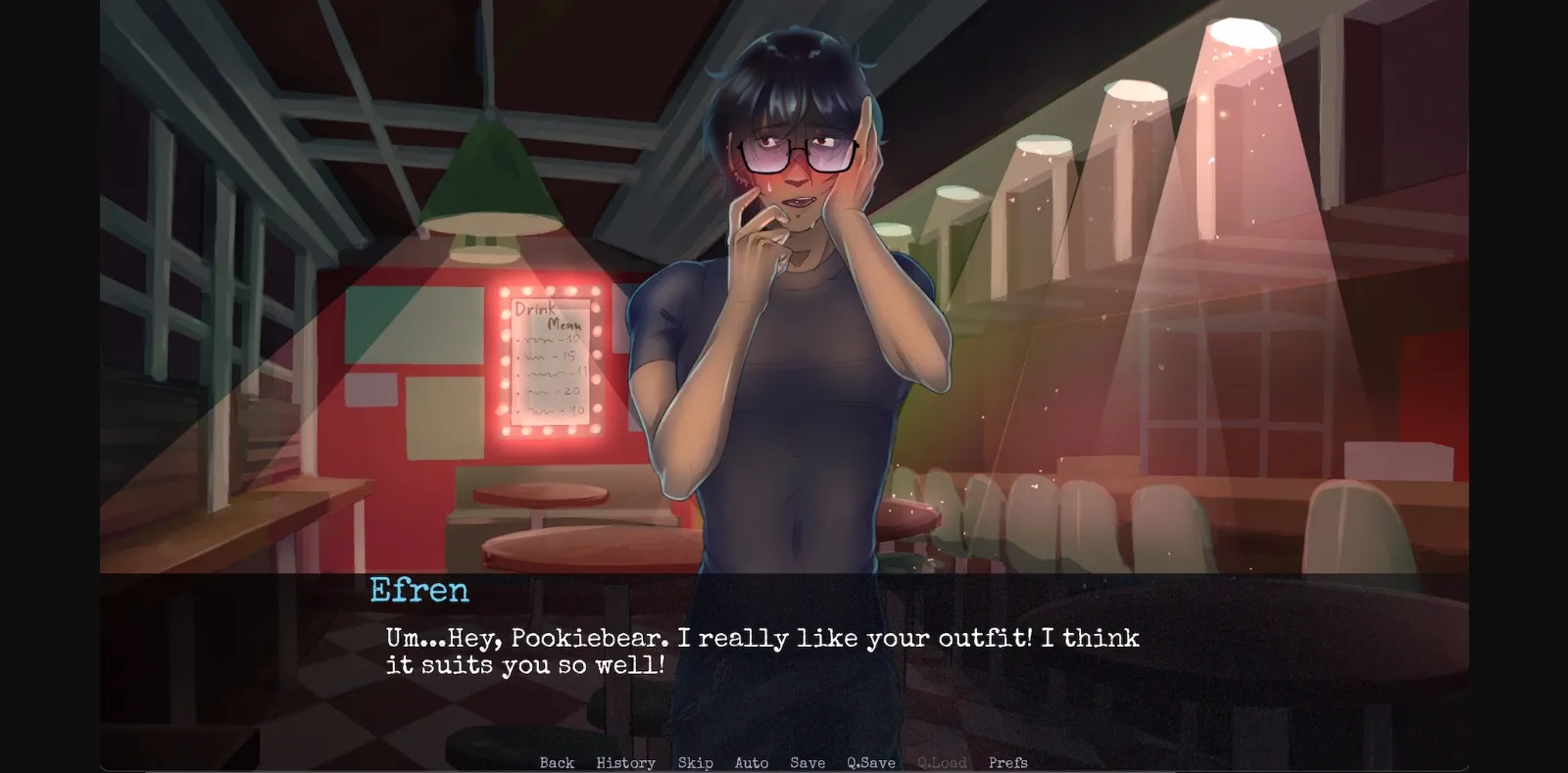Quick-load using Q.Load
Image resolution: width=1568 pixels, height=773 pixels.
(x=942, y=762)
